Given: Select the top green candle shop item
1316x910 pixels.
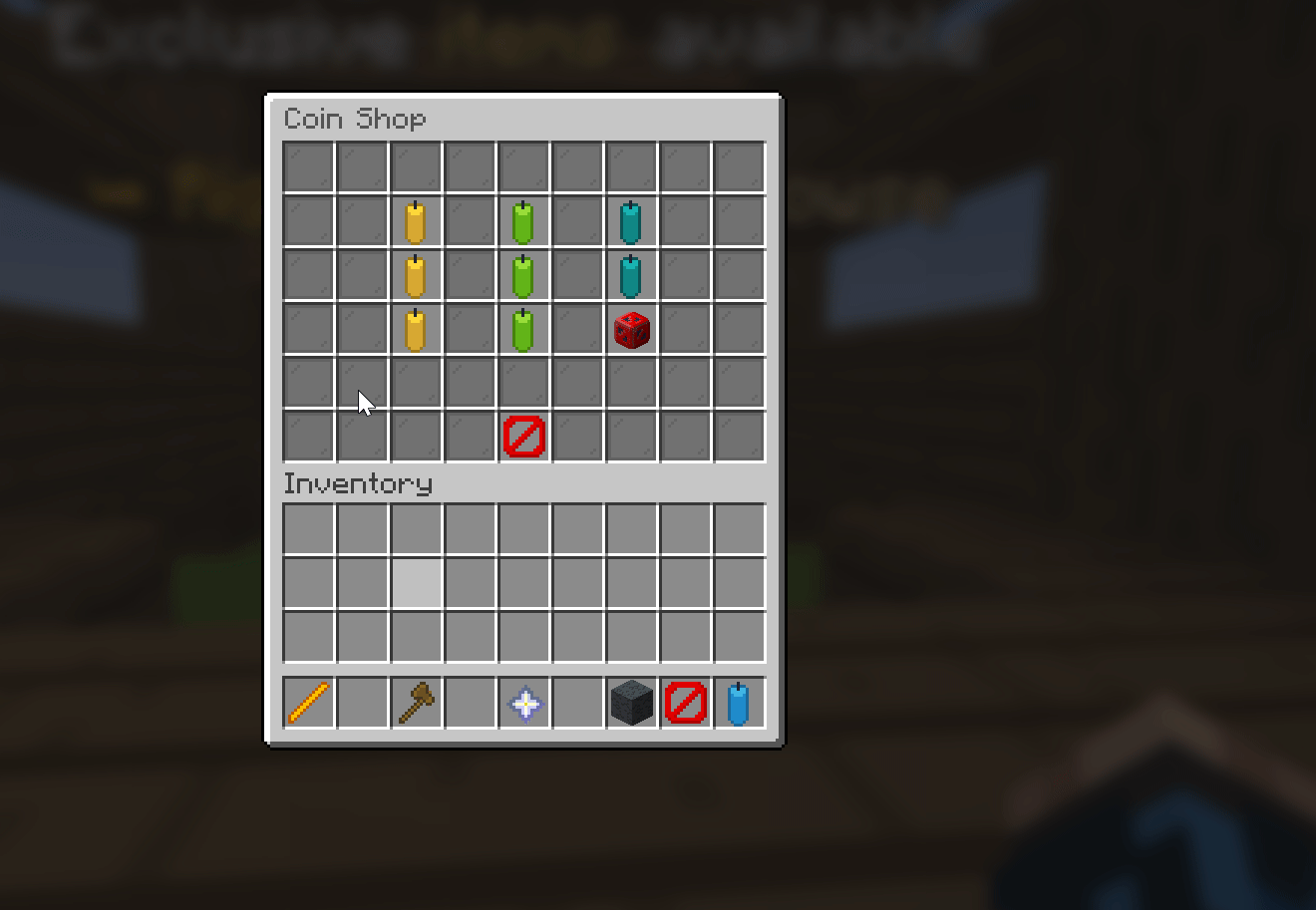Looking at the screenshot, I should click(x=523, y=221).
